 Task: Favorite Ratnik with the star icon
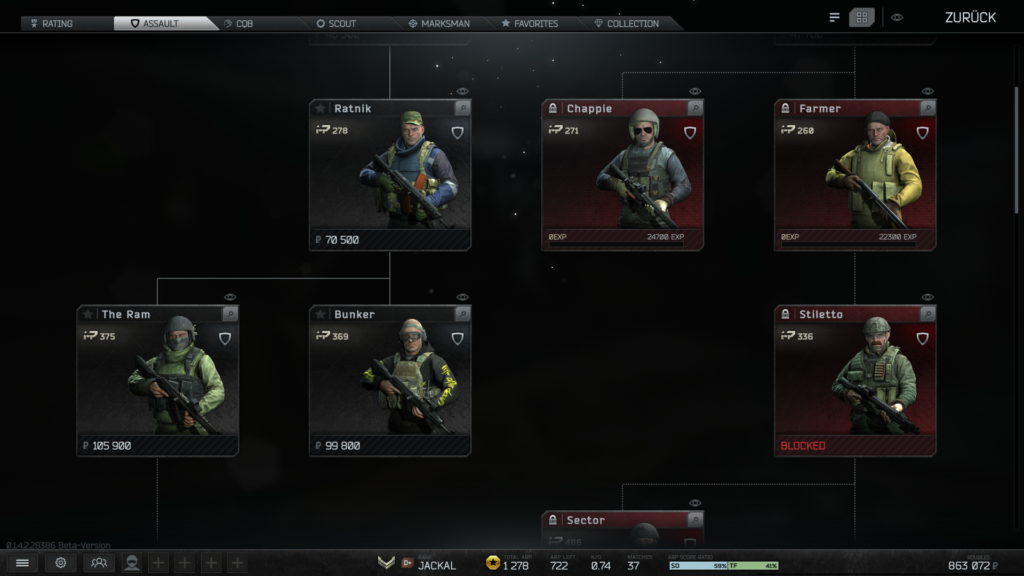321,108
